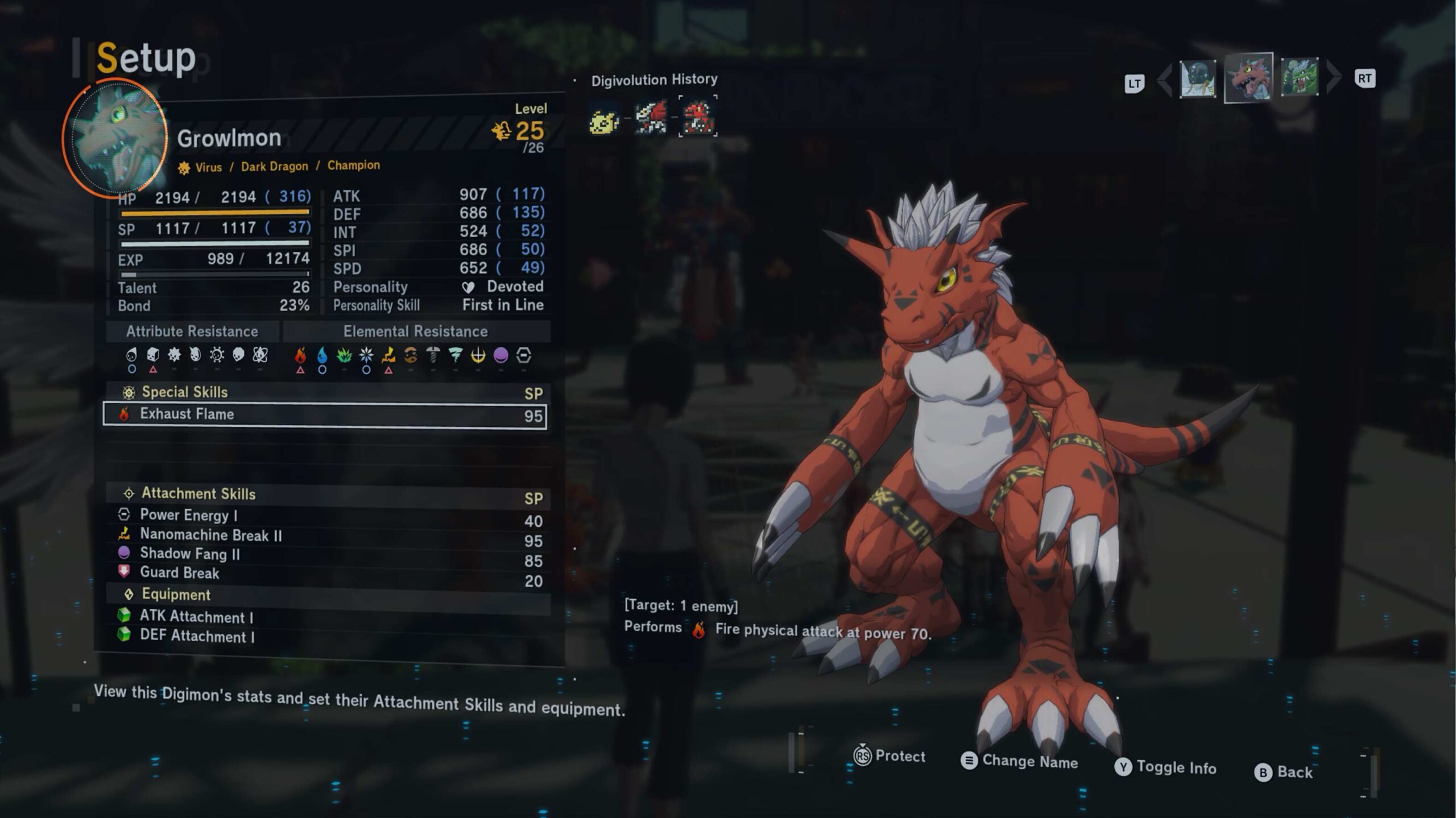Open the DEF Attachment I equipment slot
This screenshot has height=818, width=1456.
(x=324, y=636)
